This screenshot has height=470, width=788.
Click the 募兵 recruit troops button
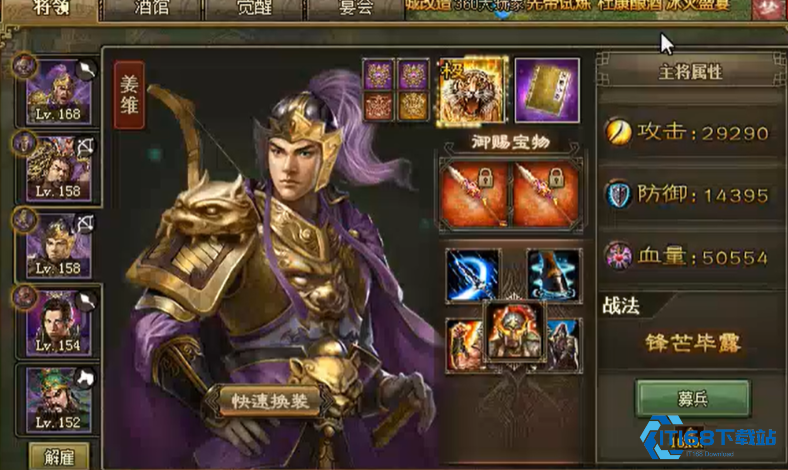tap(693, 398)
